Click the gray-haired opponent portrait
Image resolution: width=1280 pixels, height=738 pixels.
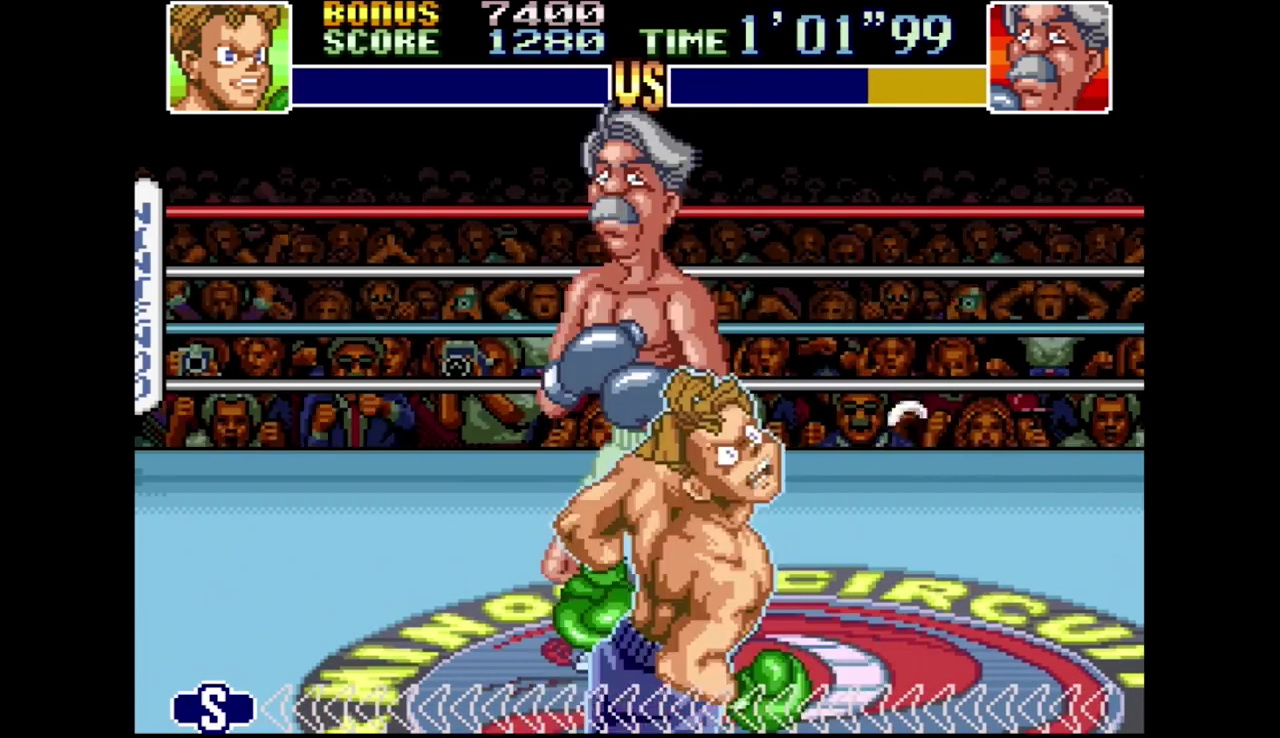pos(1049,57)
